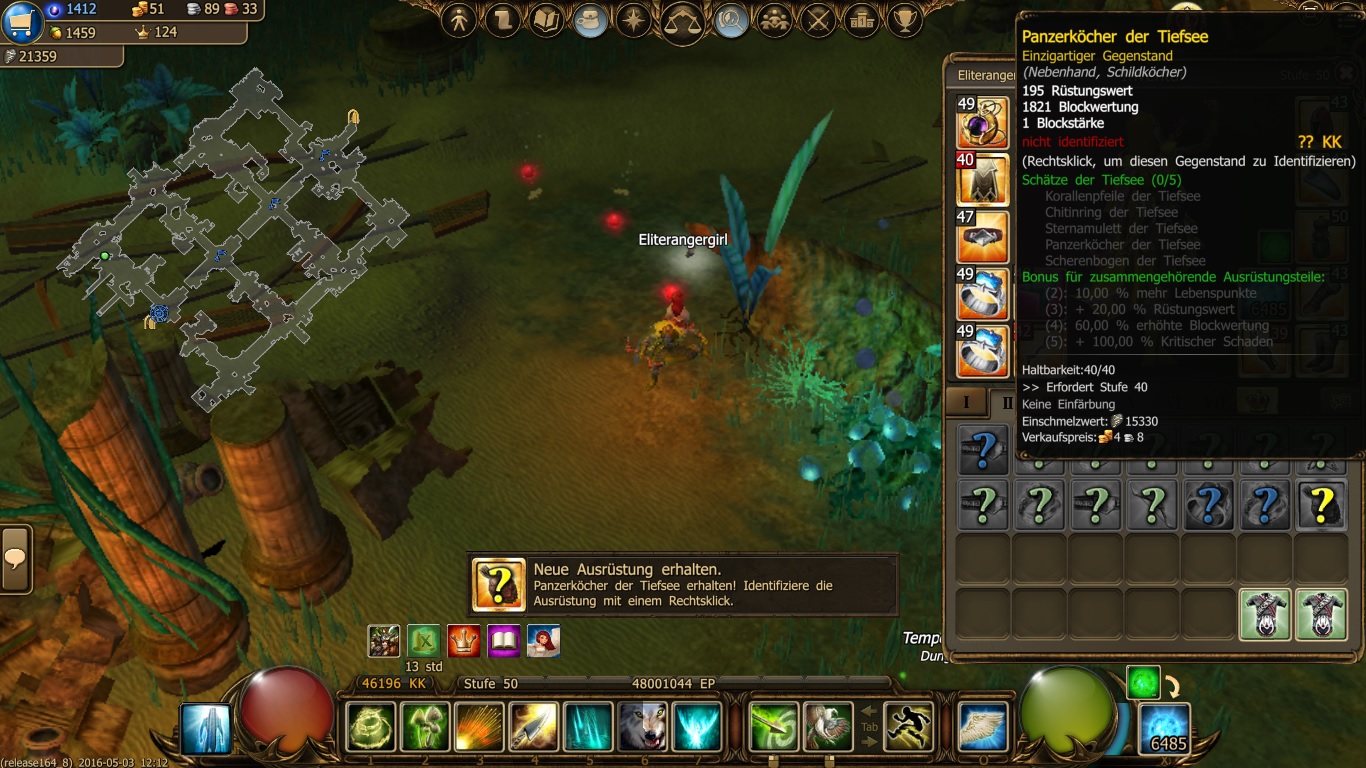Image resolution: width=1366 pixels, height=768 pixels.
Task: Select the level 47 belt equipment slot
Action: click(983, 238)
